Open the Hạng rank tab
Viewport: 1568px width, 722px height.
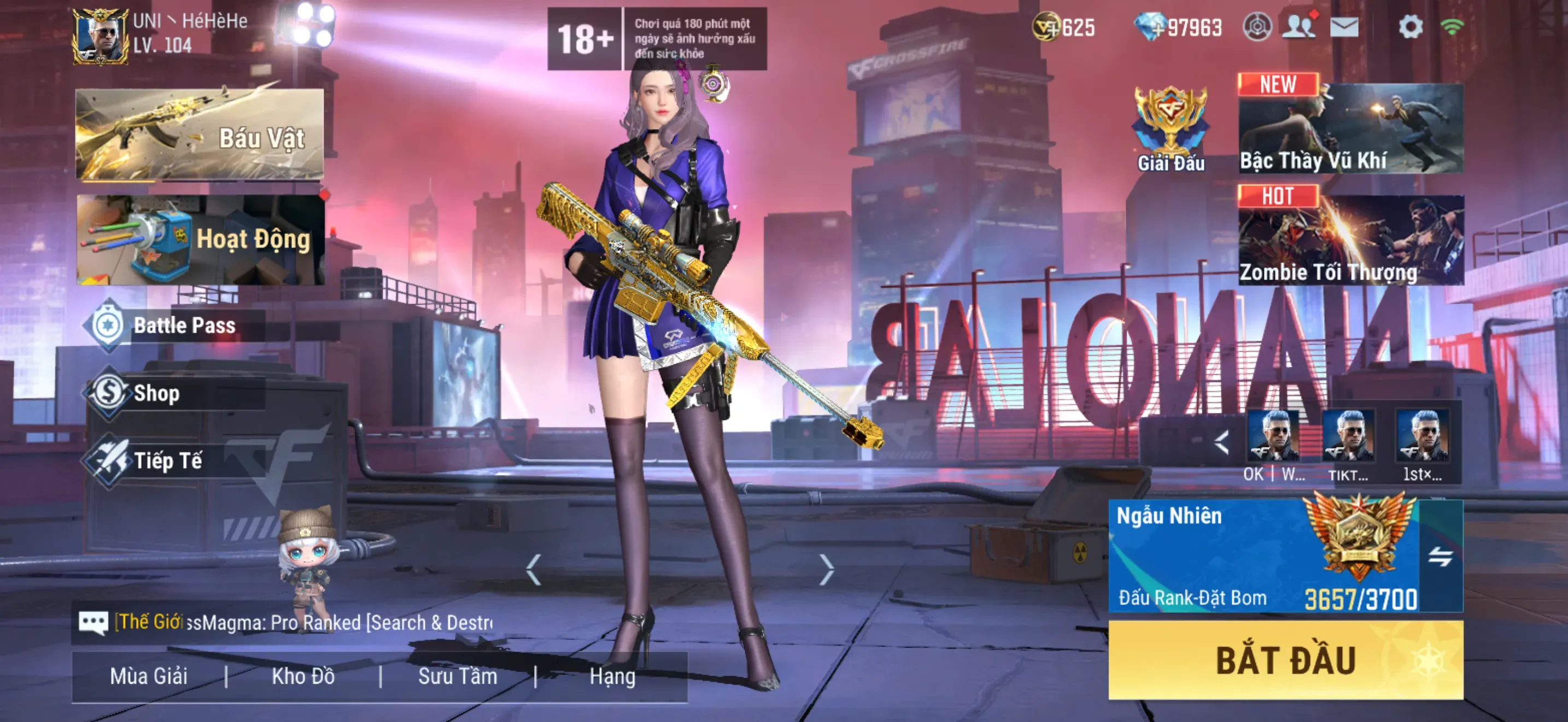pos(612,677)
